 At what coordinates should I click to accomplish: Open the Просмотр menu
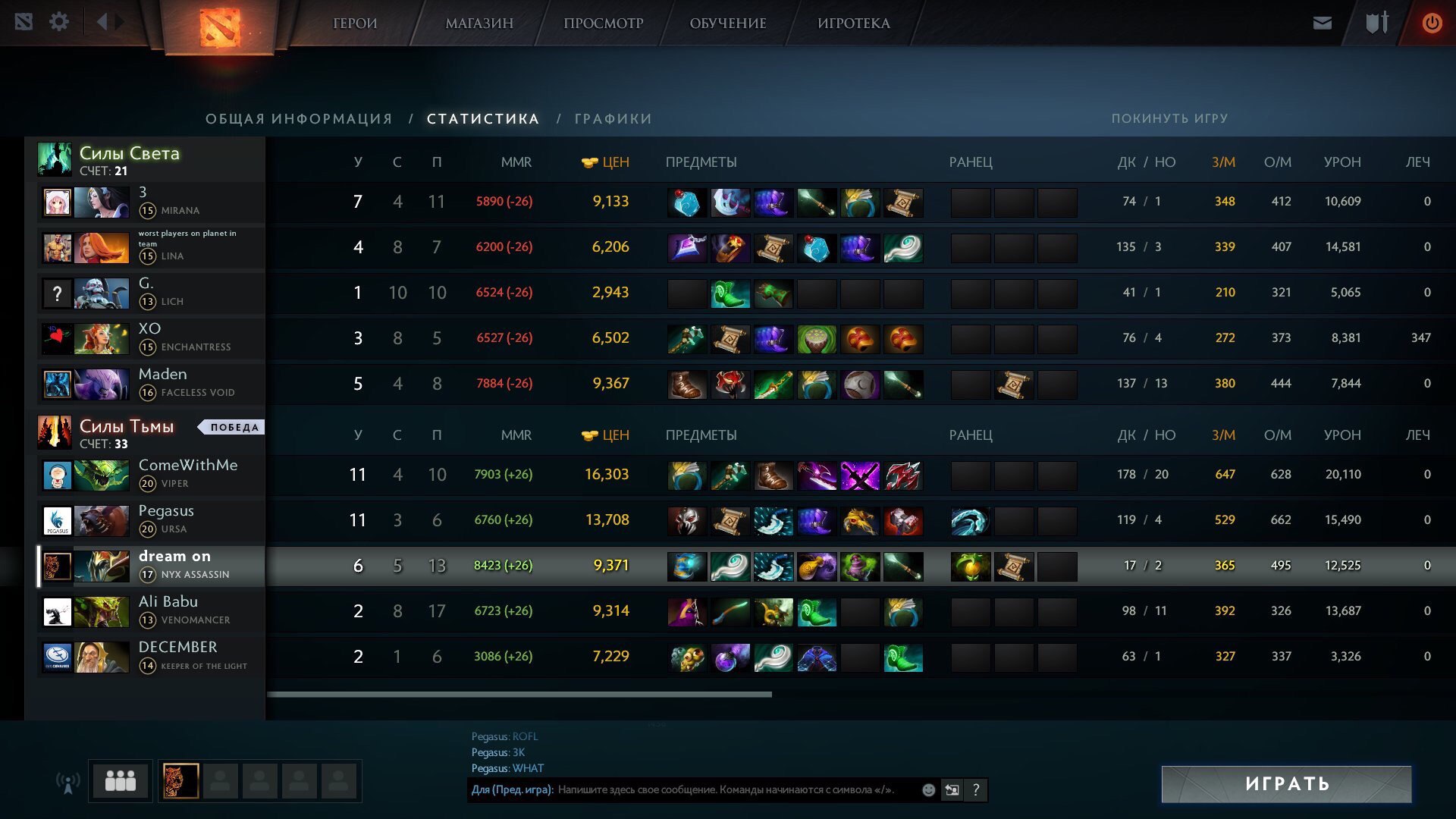[603, 24]
